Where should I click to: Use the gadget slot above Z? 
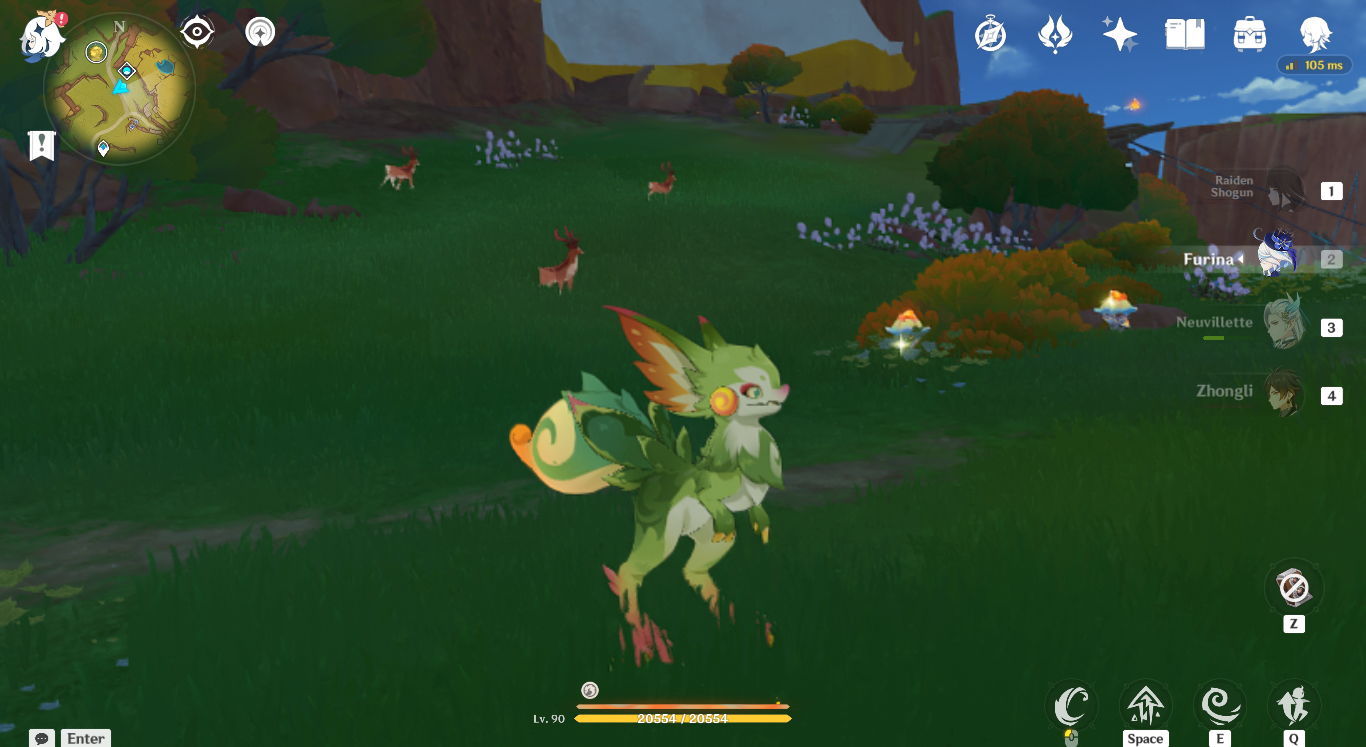point(1293,587)
